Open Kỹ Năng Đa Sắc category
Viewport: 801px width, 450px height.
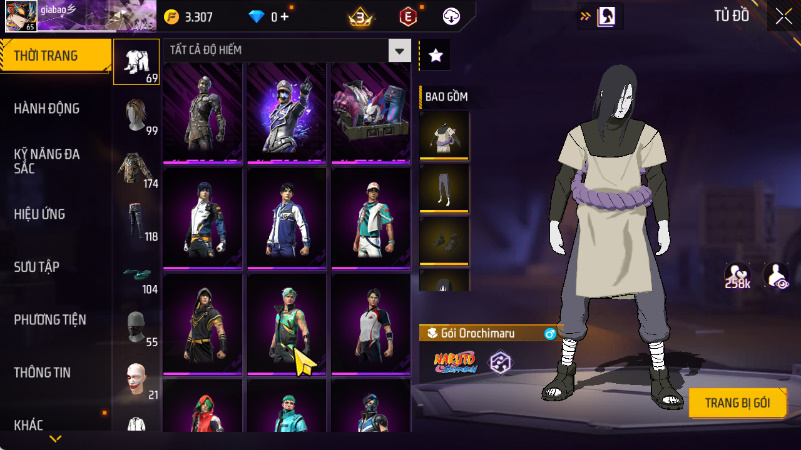(47, 161)
